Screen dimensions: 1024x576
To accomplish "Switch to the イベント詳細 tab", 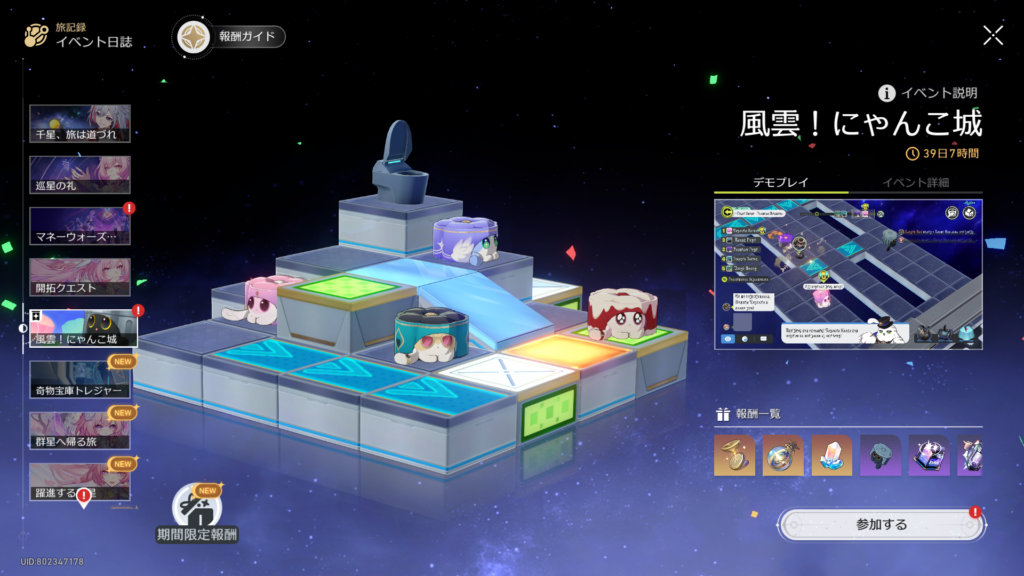I will pos(915,182).
